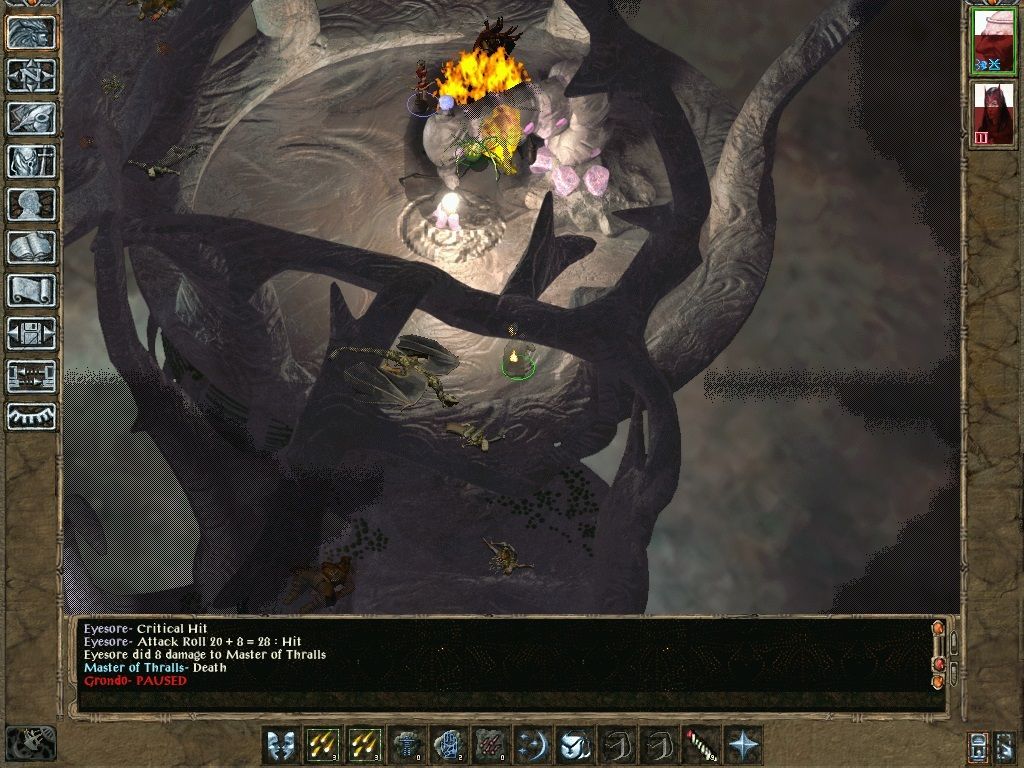Select the blue glowing quick spell slot

tap(449, 745)
